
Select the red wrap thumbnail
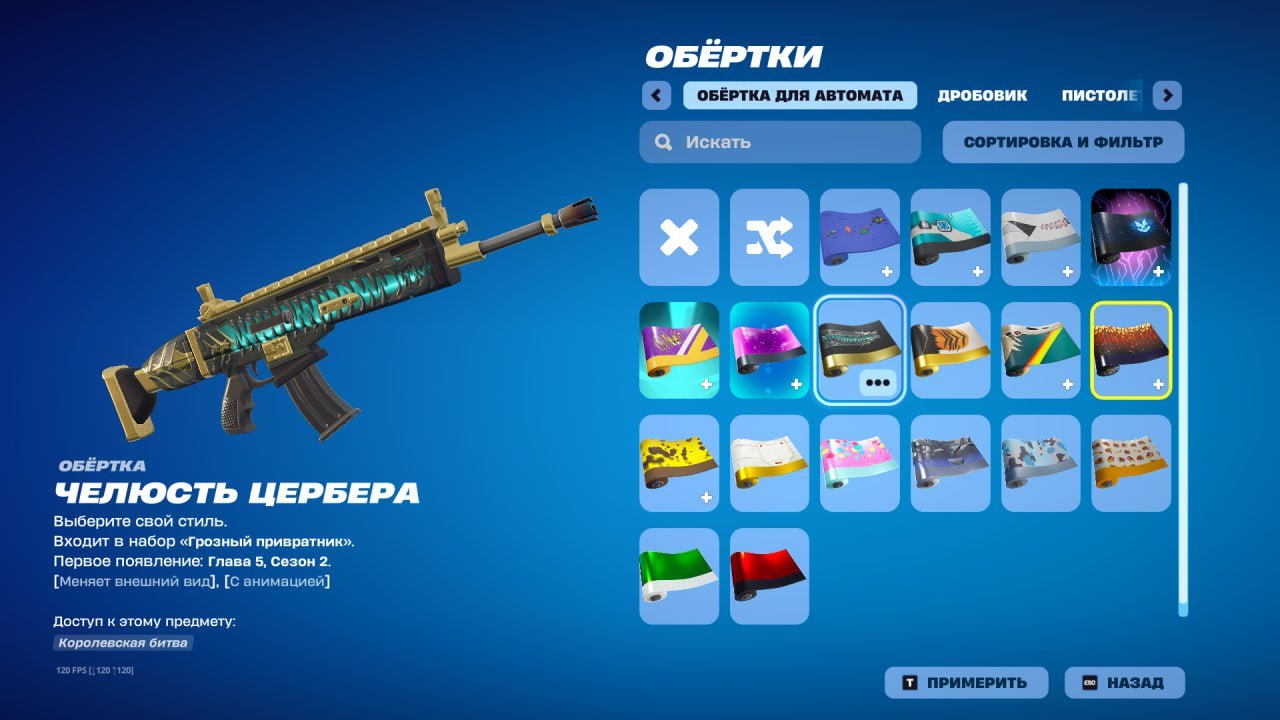pyautogui.click(x=769, y=576)
